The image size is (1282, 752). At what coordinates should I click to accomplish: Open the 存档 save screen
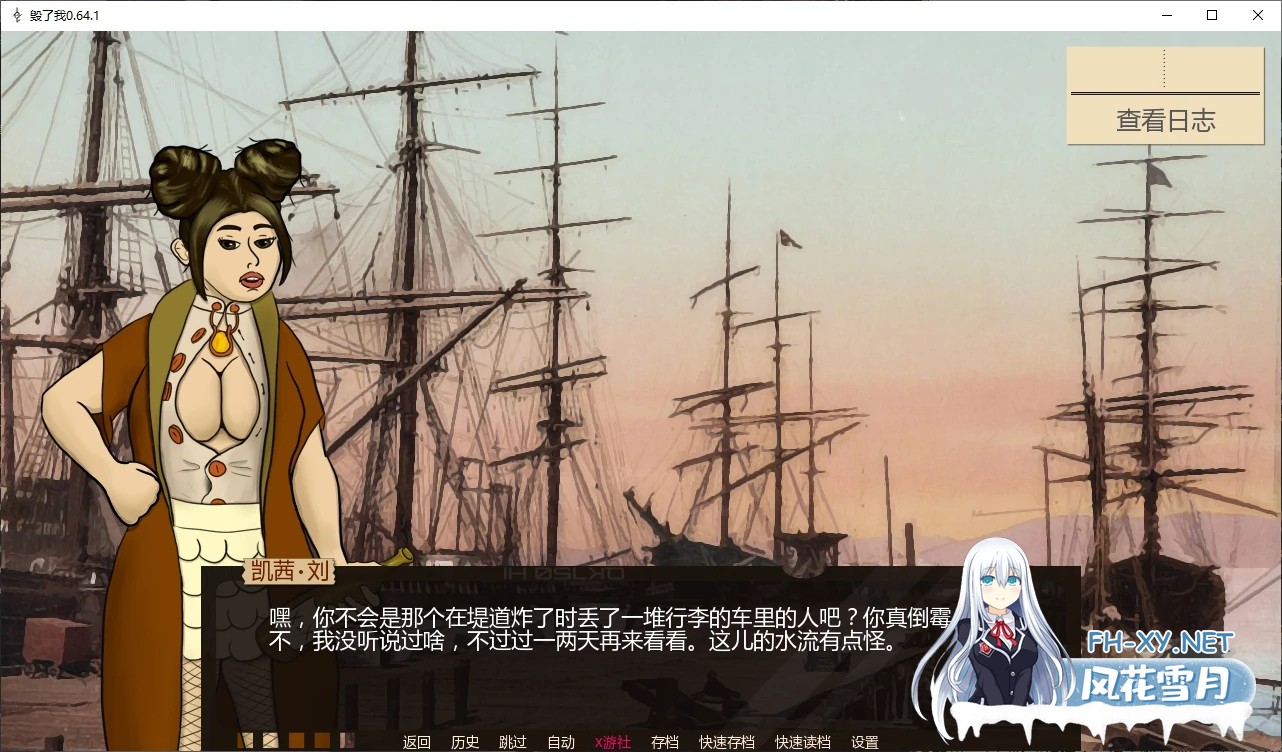click(x=665, y=742)
